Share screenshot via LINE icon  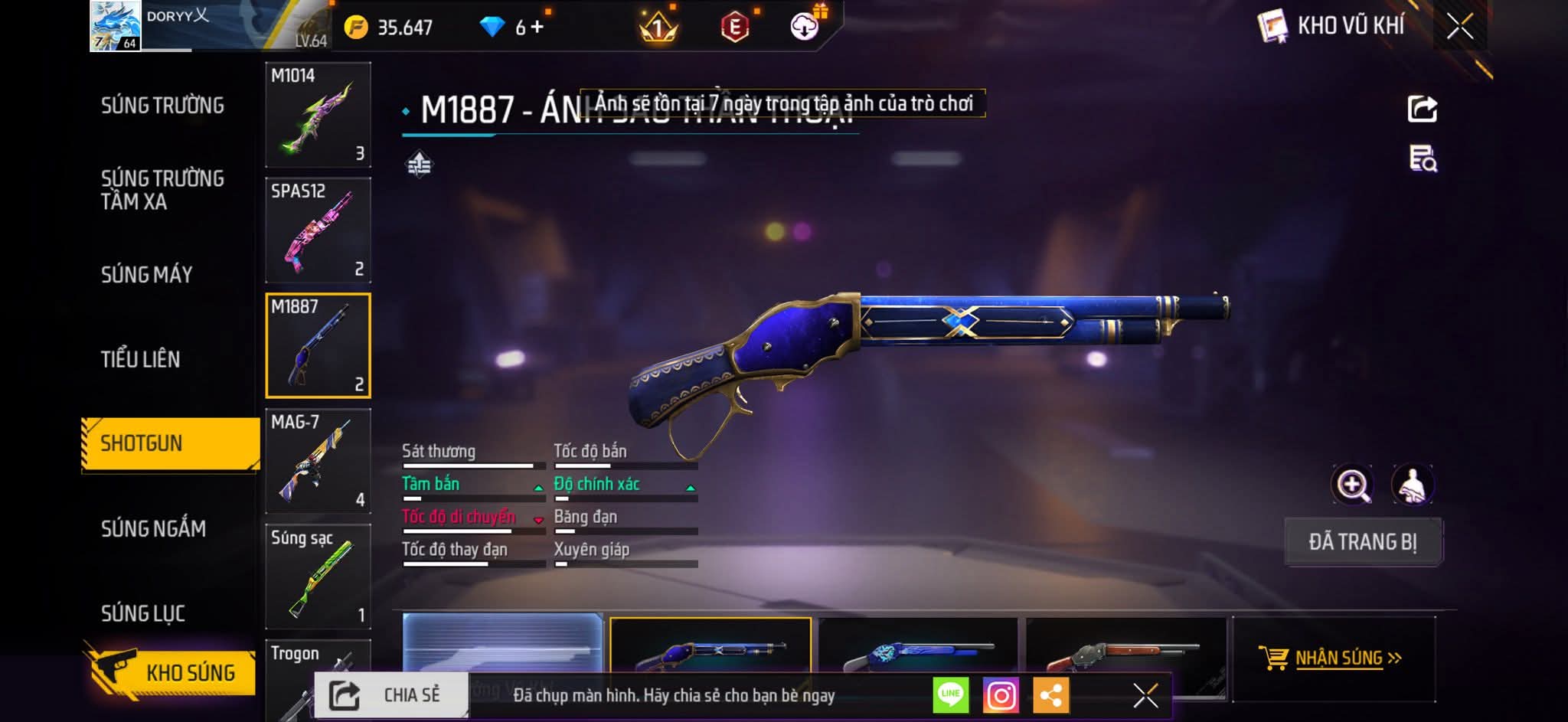pyautogui.click(x=950, y=695)
